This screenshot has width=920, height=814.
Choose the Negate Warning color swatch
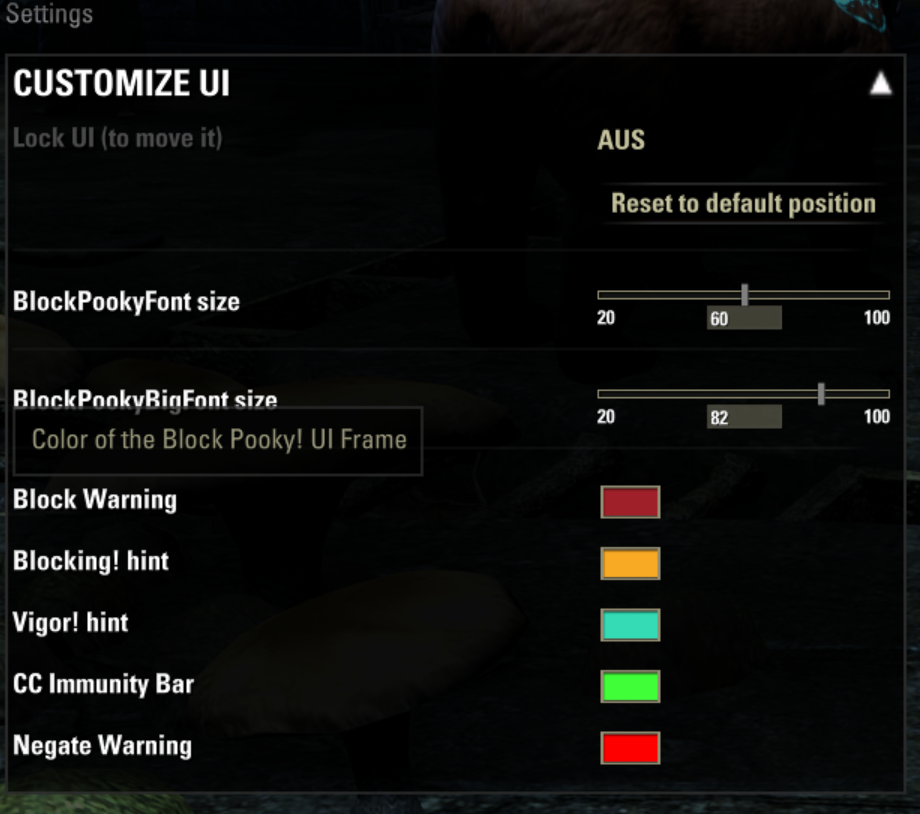click(630, 748)
